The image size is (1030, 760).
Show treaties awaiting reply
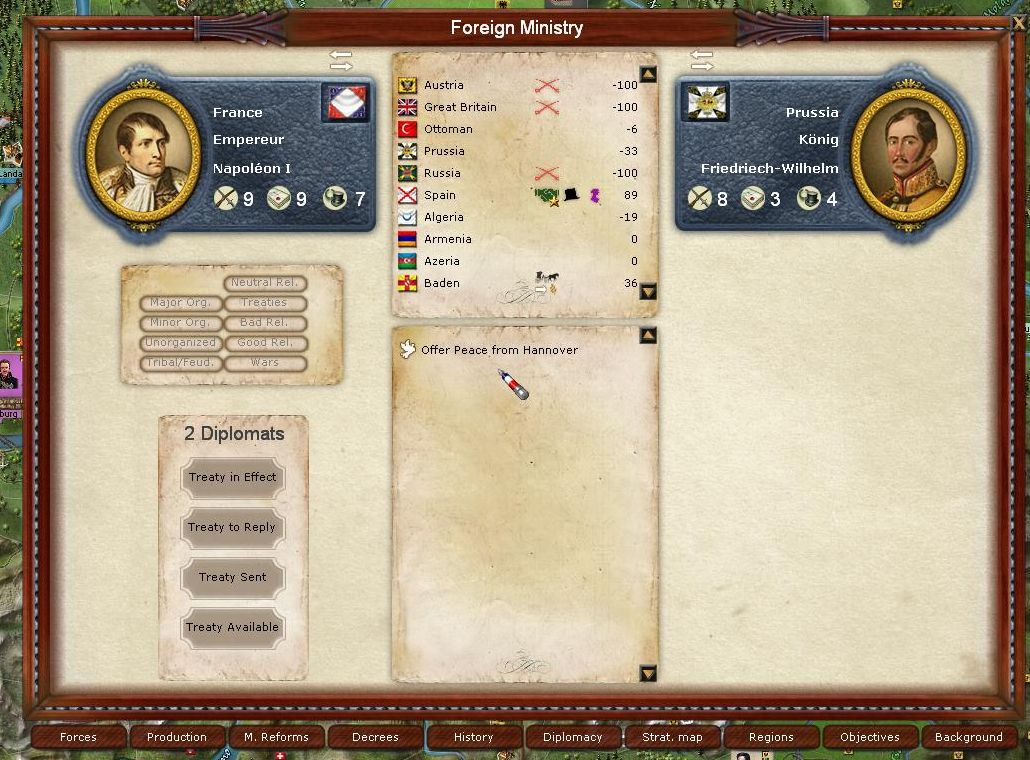pyautogui.click(x=232, y=528)
